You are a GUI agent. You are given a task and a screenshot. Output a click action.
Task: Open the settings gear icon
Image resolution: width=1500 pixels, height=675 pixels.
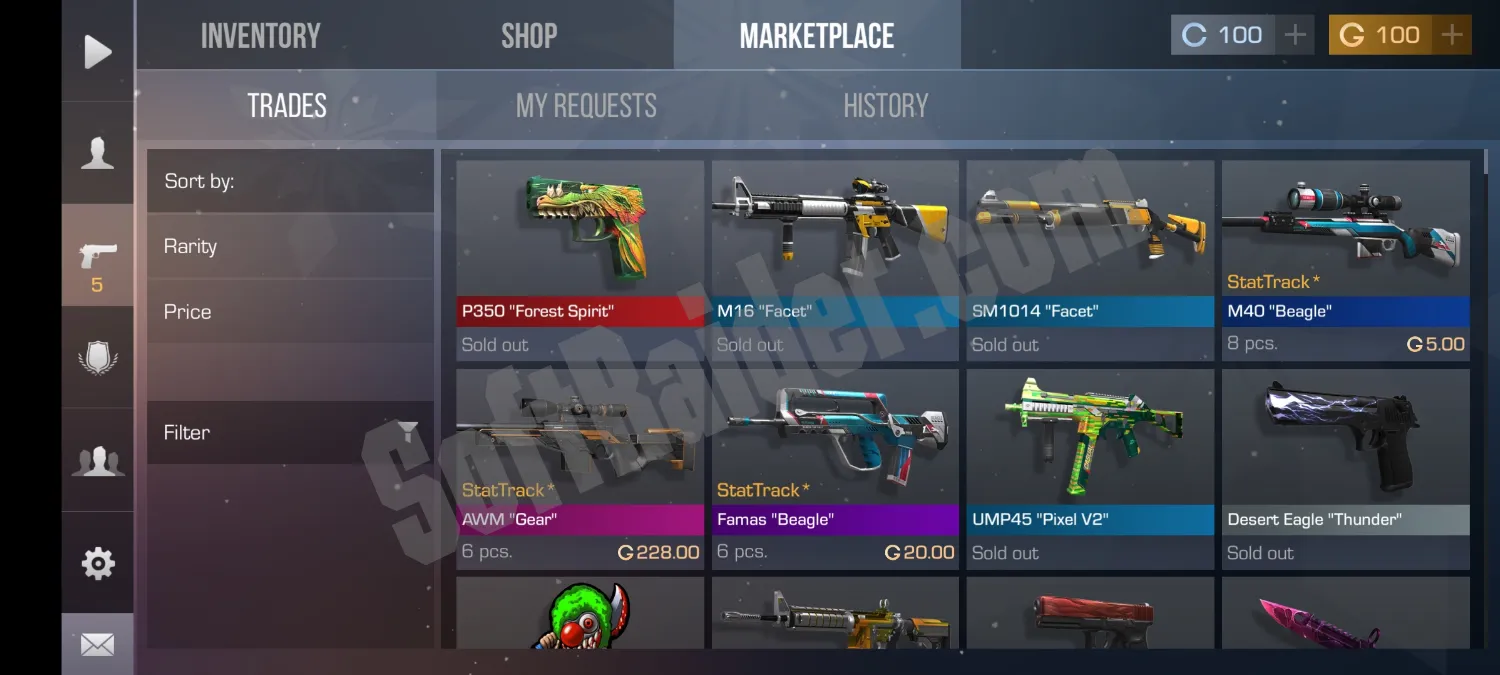[x=98, y=563]
